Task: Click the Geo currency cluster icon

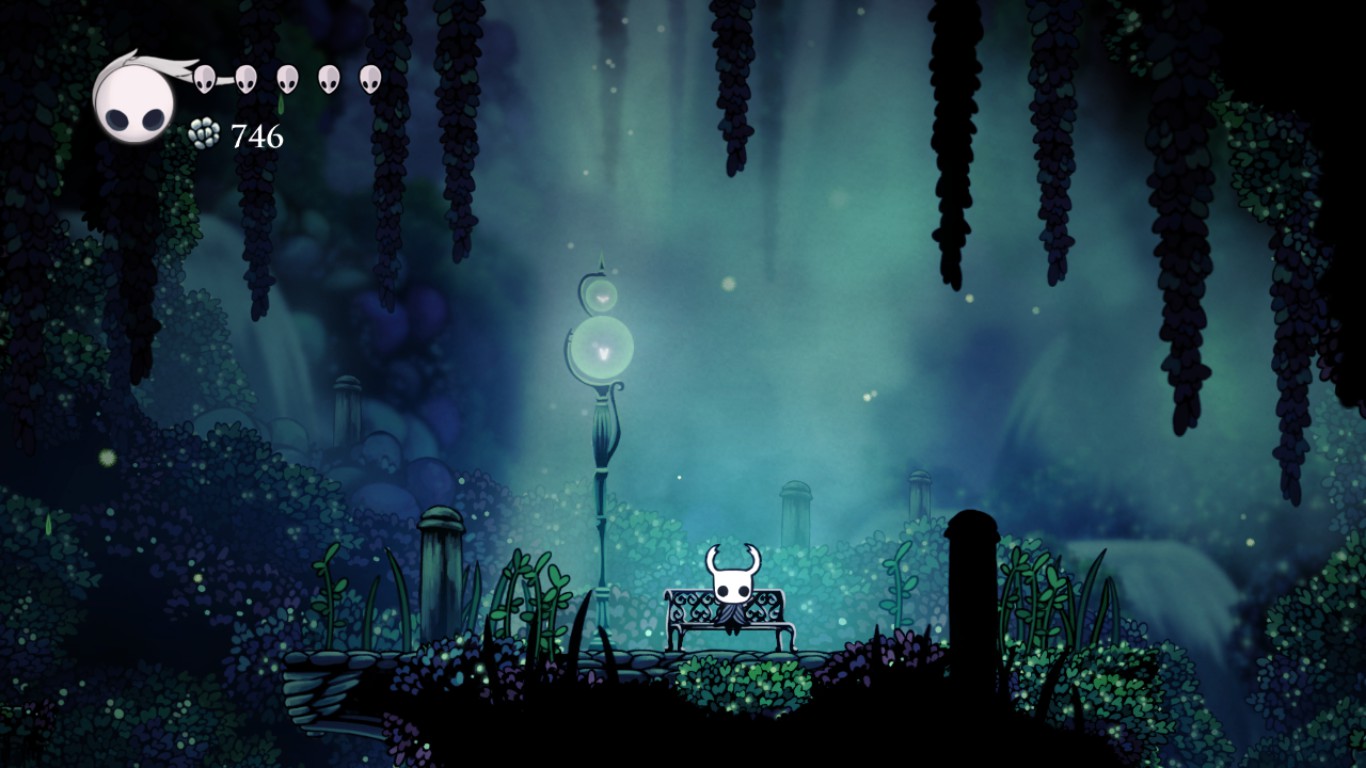Action: coord(204,133)
